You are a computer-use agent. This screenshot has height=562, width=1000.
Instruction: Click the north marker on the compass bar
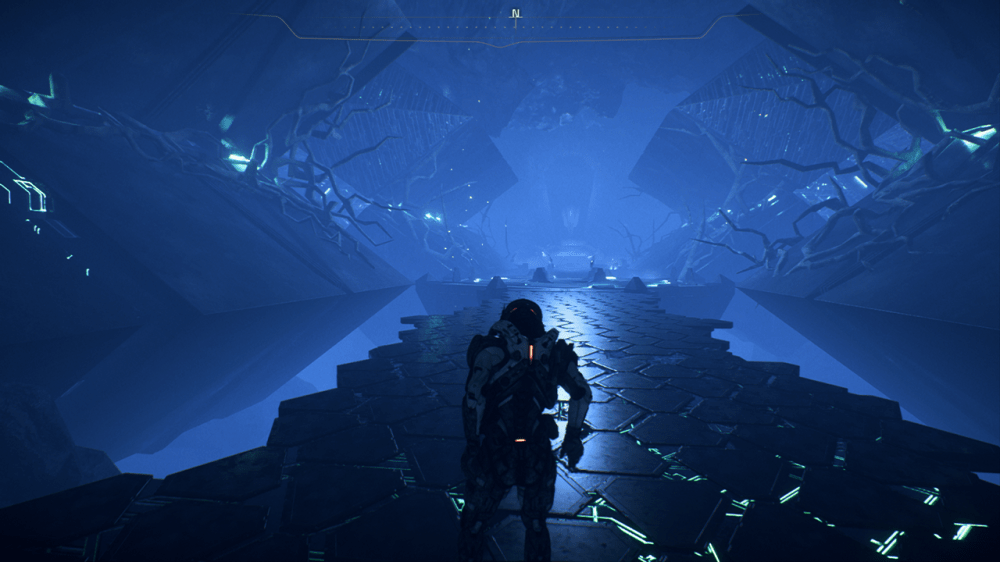coord(516,14)
